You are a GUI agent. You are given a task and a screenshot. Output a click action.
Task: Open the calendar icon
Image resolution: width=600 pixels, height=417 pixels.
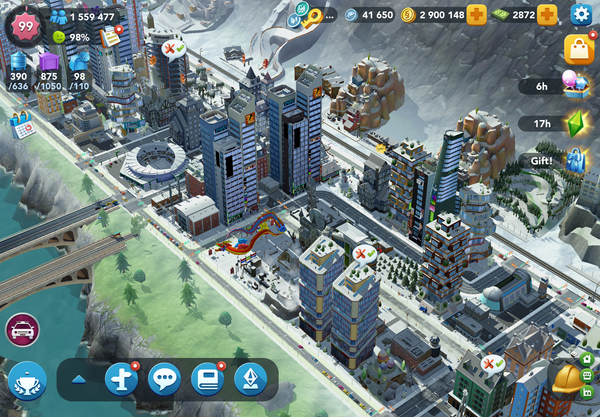(x=20, y=126)
